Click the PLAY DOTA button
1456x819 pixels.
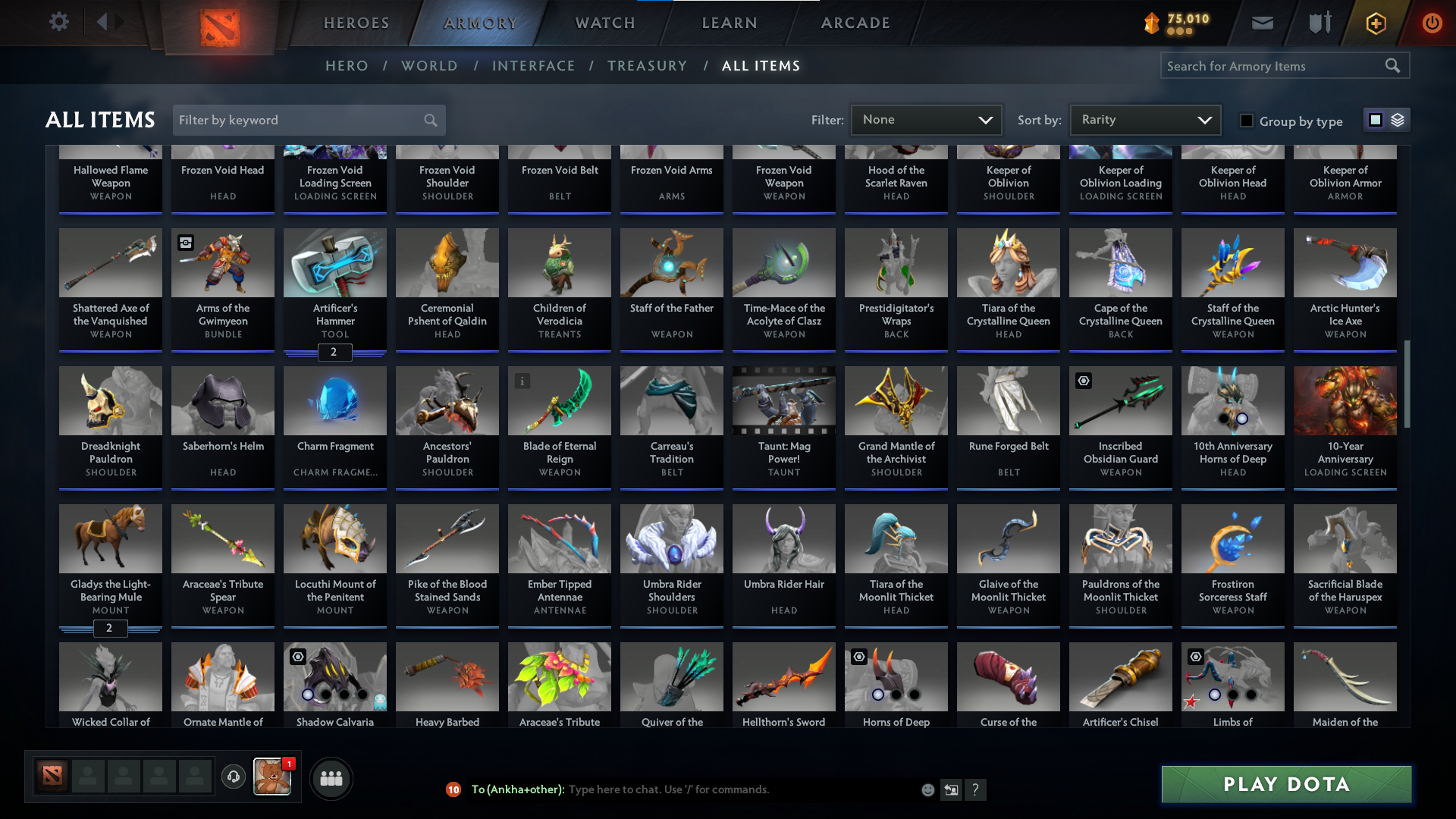click(x=1285, y=784)
